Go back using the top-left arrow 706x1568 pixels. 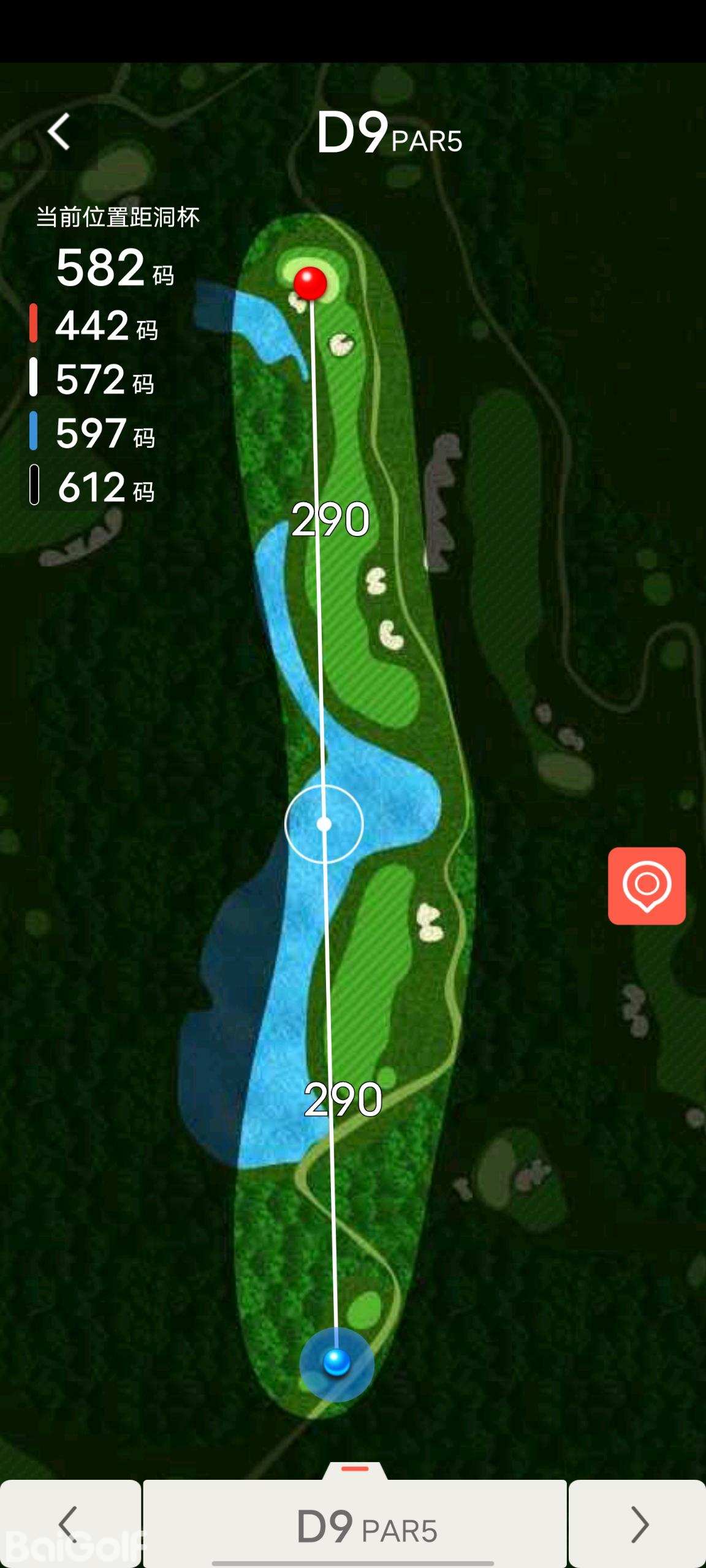59,132
